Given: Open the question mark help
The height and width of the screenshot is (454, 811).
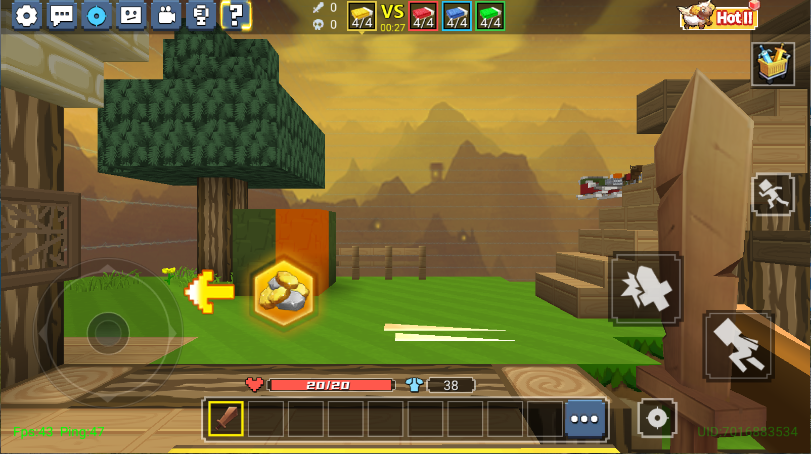Looking at the screenshot, I should tap(235, 15).
